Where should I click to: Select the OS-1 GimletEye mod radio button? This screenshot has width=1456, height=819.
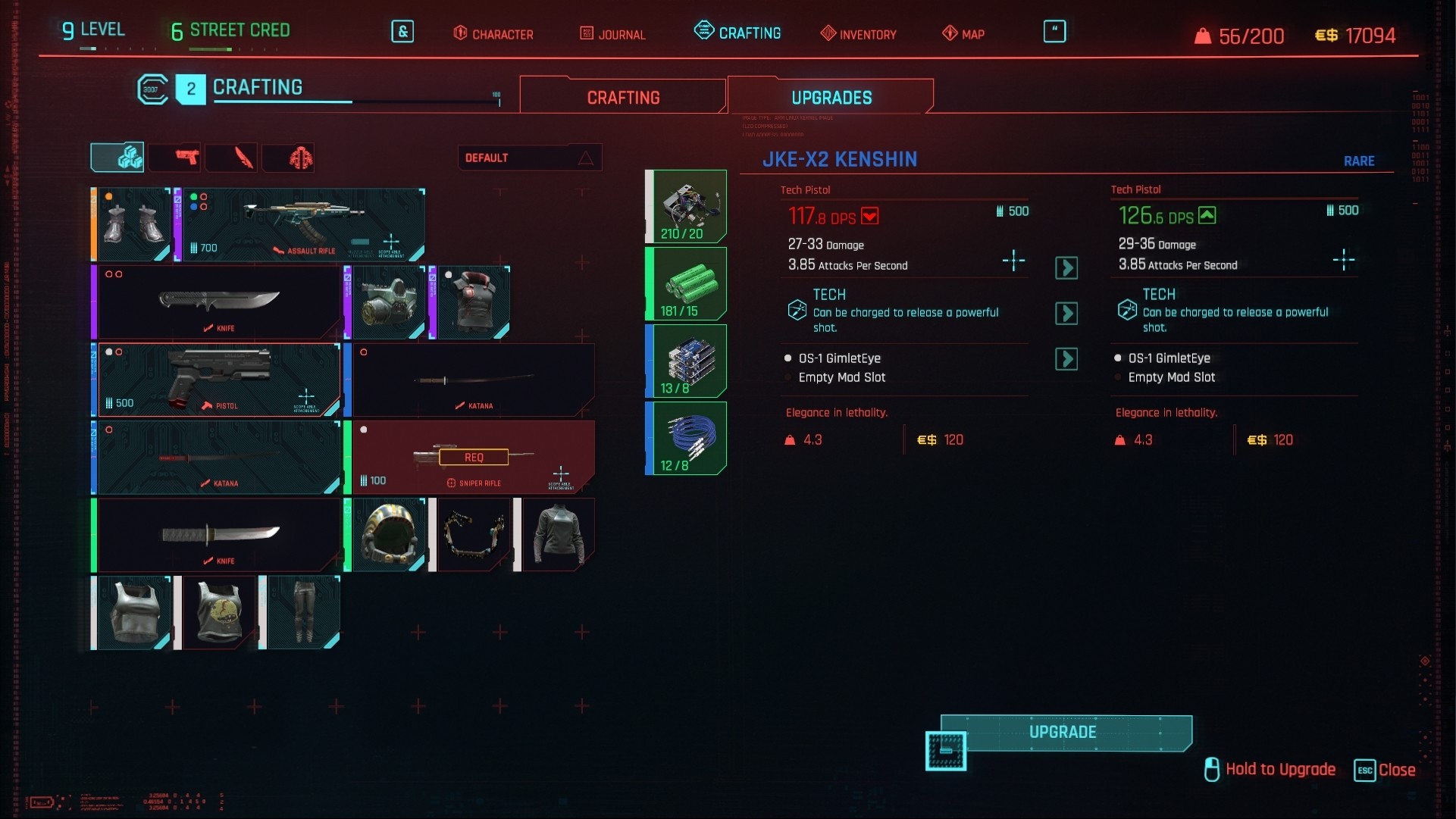point(788,358)
